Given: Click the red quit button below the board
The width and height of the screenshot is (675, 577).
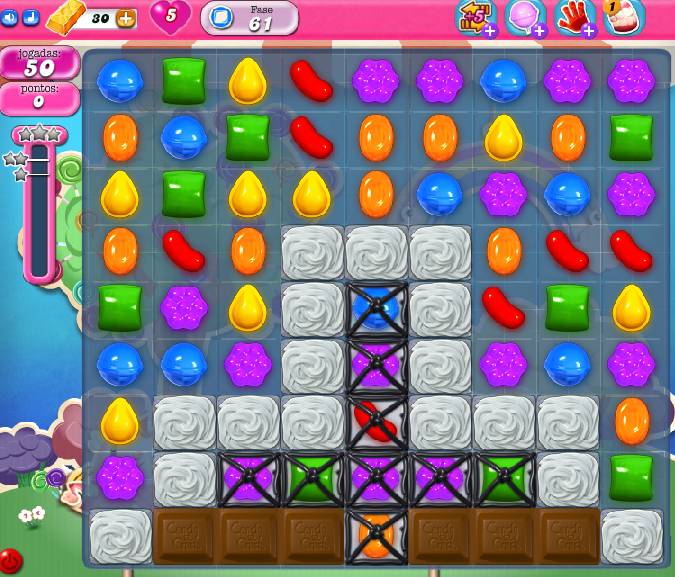Looking at the screenshot, I should coord(10,560).
